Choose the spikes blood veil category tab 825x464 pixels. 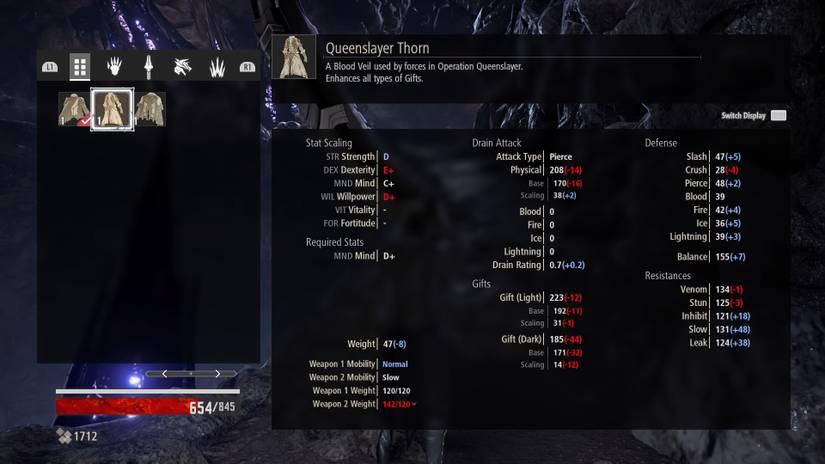coord(215,67)
